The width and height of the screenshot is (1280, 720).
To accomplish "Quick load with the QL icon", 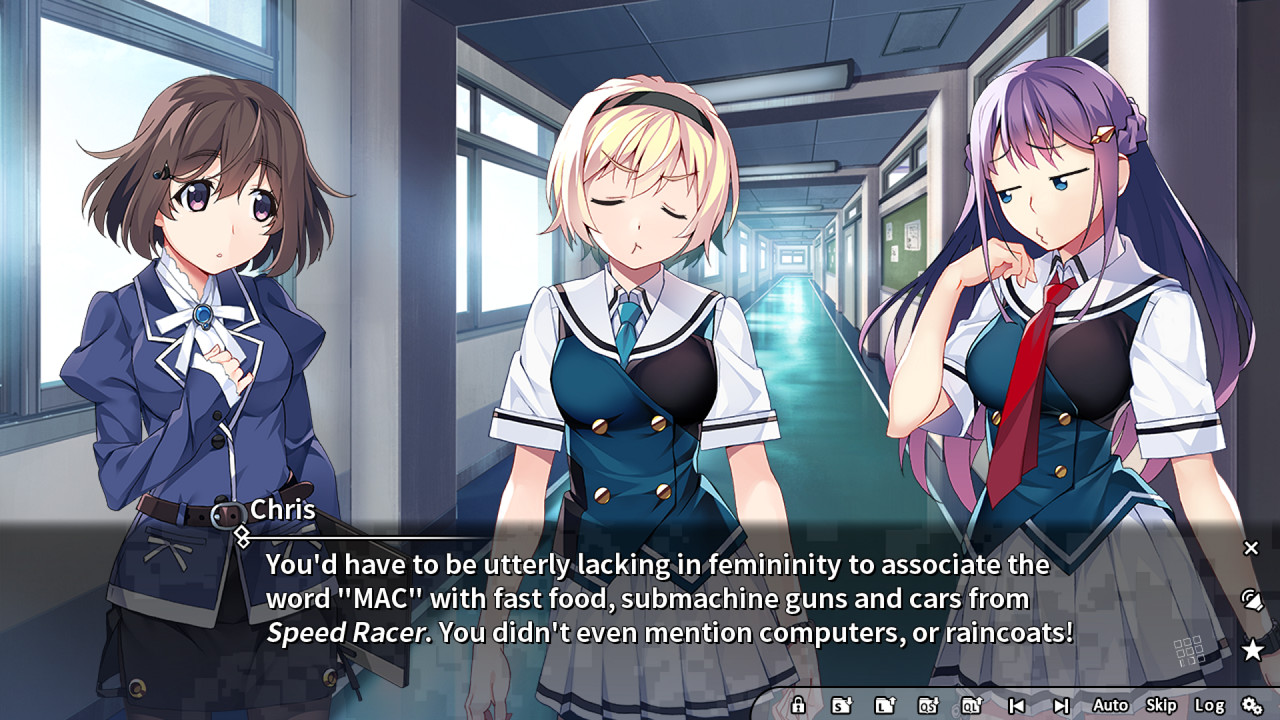I will coord(971,705).
